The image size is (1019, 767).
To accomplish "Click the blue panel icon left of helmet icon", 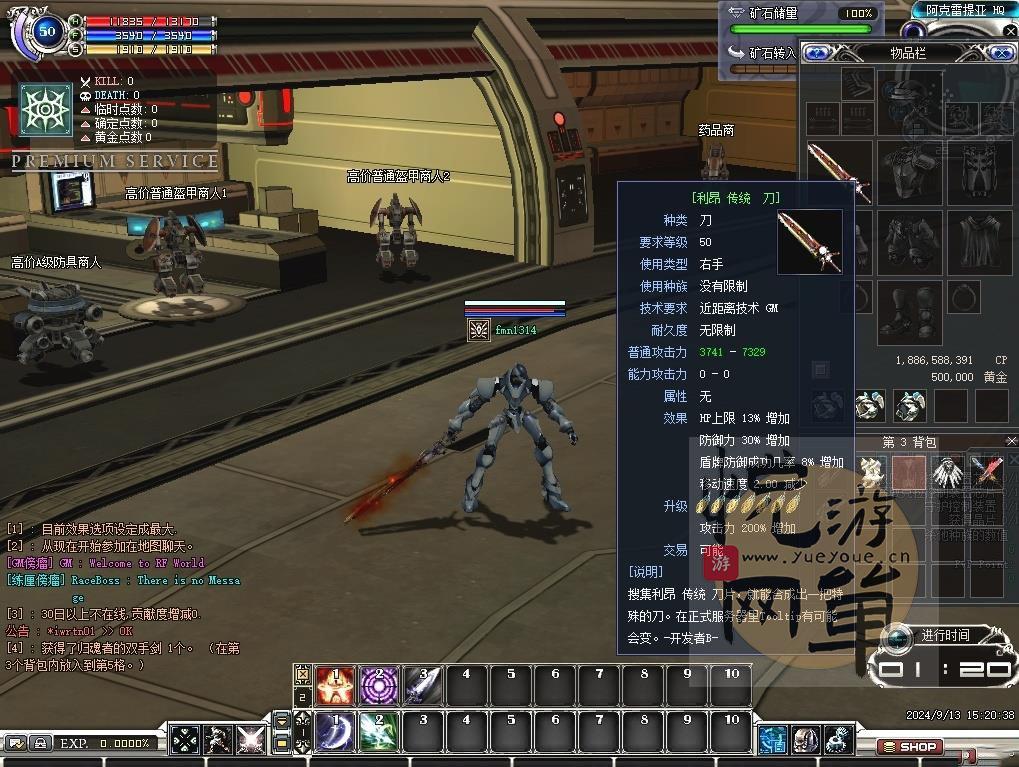I will [x=773, y=740].
